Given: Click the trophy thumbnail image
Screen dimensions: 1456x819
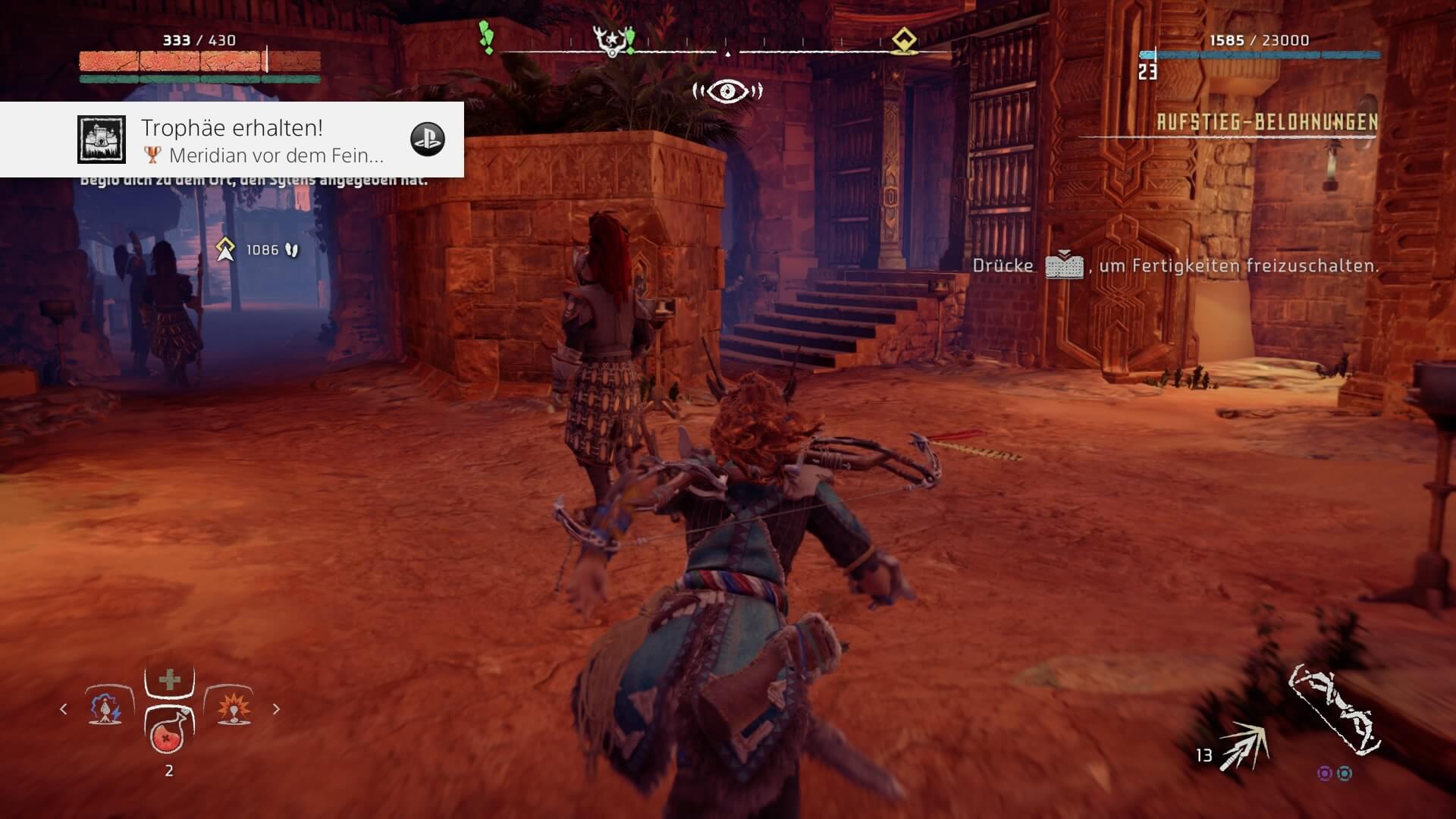Looking at the screenshot, I should point(102,140).
